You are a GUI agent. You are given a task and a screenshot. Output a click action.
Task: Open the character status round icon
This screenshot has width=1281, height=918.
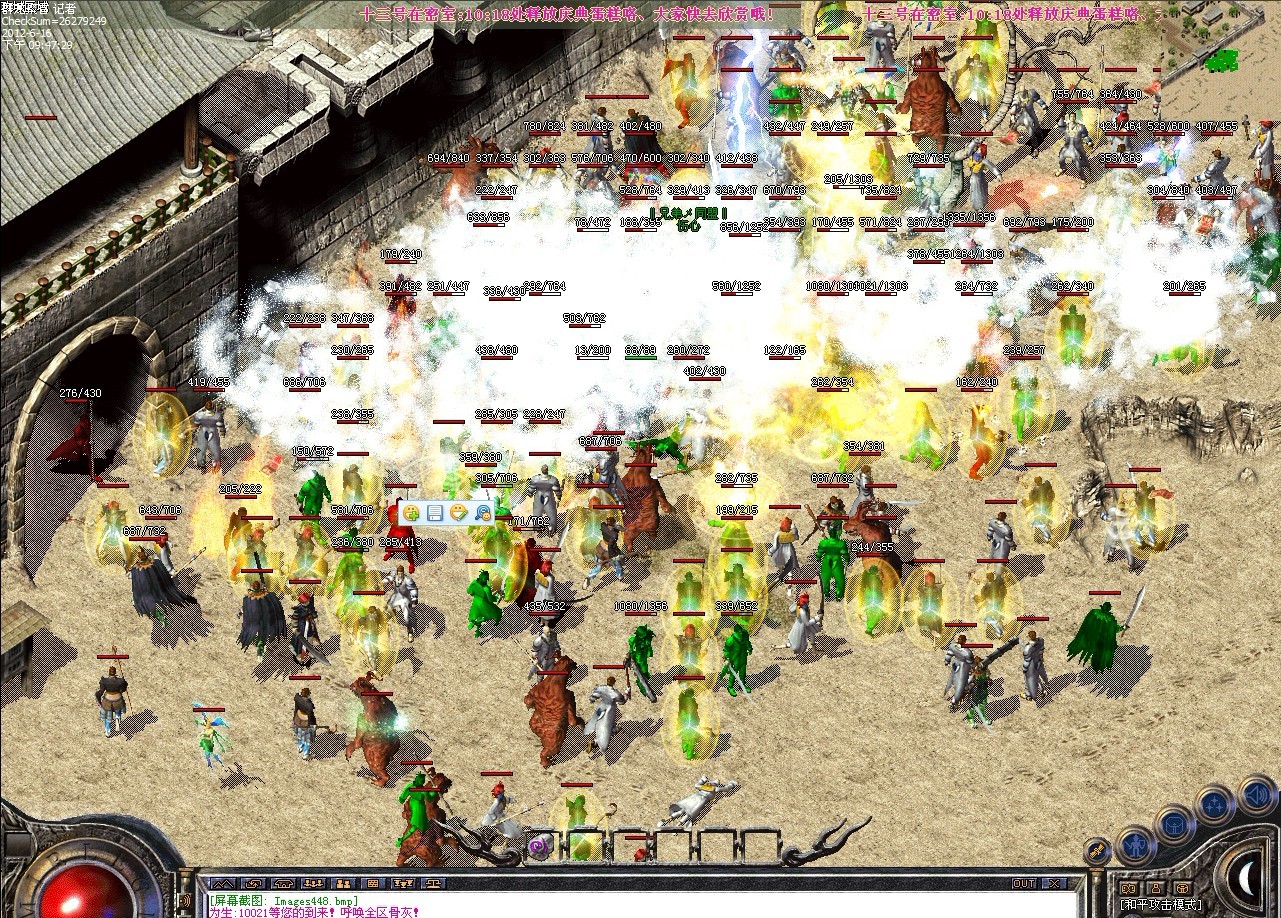[x=1136, y=846]
